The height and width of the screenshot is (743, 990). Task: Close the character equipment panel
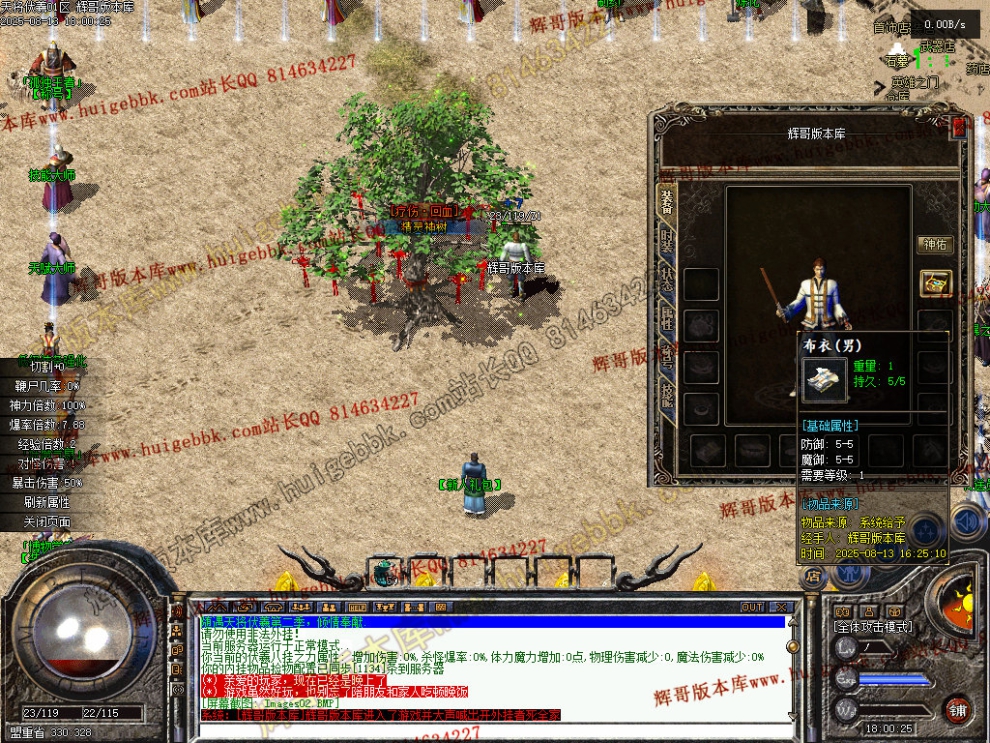959,127
